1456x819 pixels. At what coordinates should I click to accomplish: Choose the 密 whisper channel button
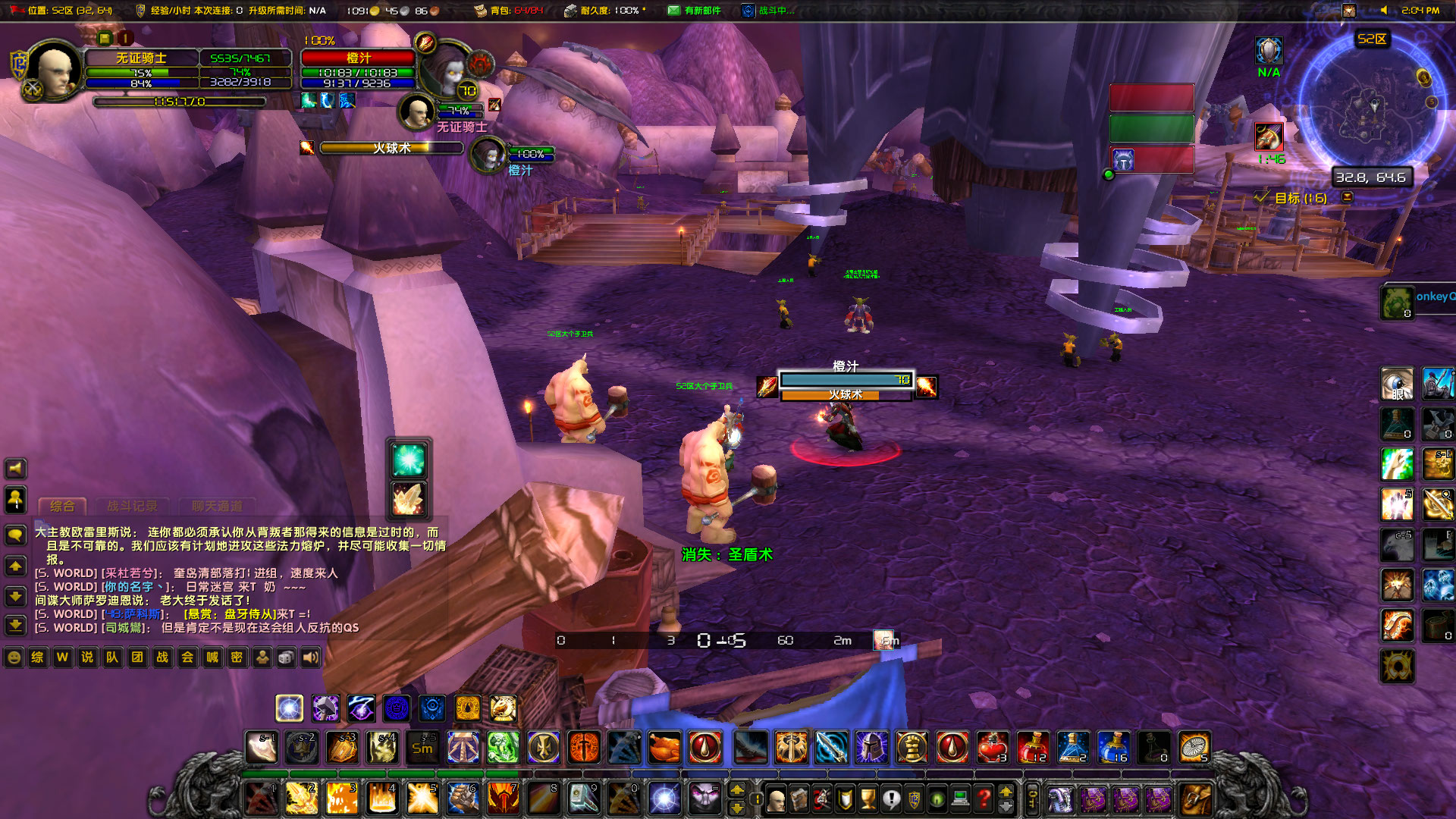coord(237,657)
